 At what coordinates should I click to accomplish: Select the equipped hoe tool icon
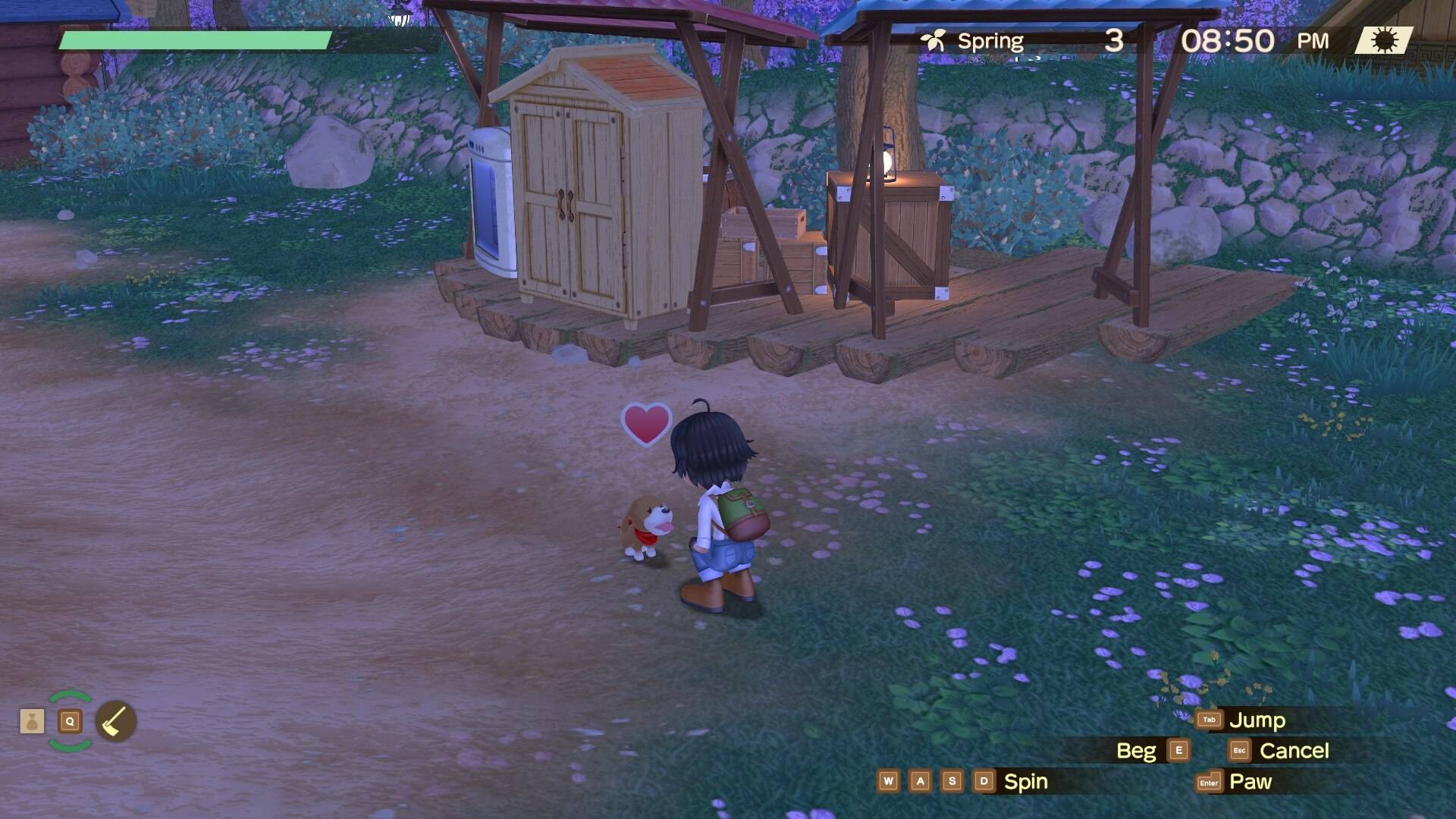coord(116,721)
